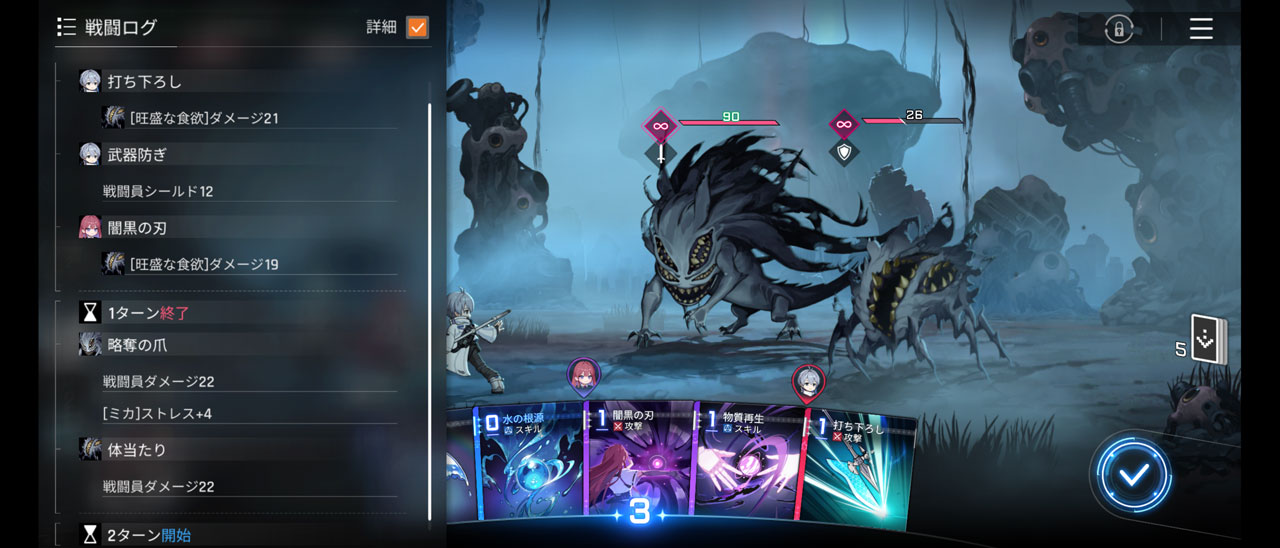Toggle the lock rotation icon
The width and height of the screenshot is (1280, 548).
click(x=1118, y=29)
